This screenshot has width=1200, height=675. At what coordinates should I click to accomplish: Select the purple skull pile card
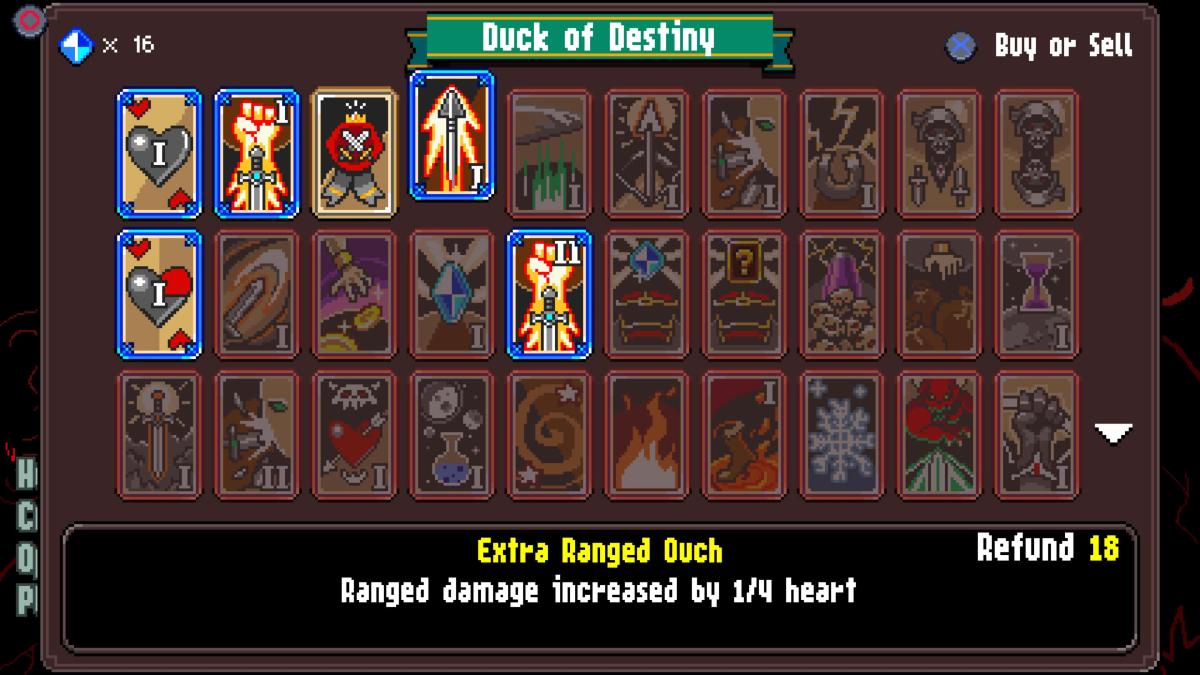point(842,294)
